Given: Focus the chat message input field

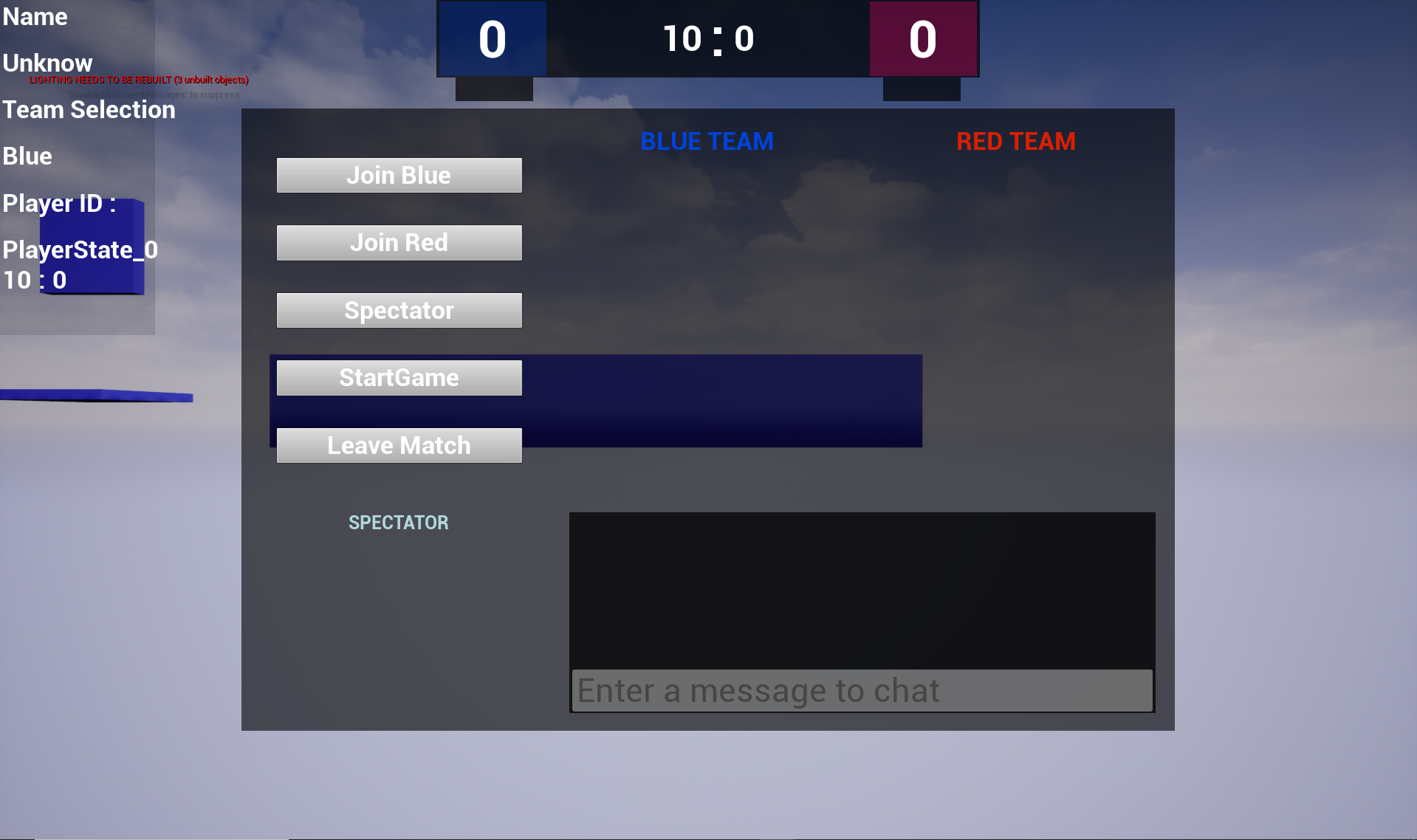Looking at the screenshot, I should tap(861, 691).
